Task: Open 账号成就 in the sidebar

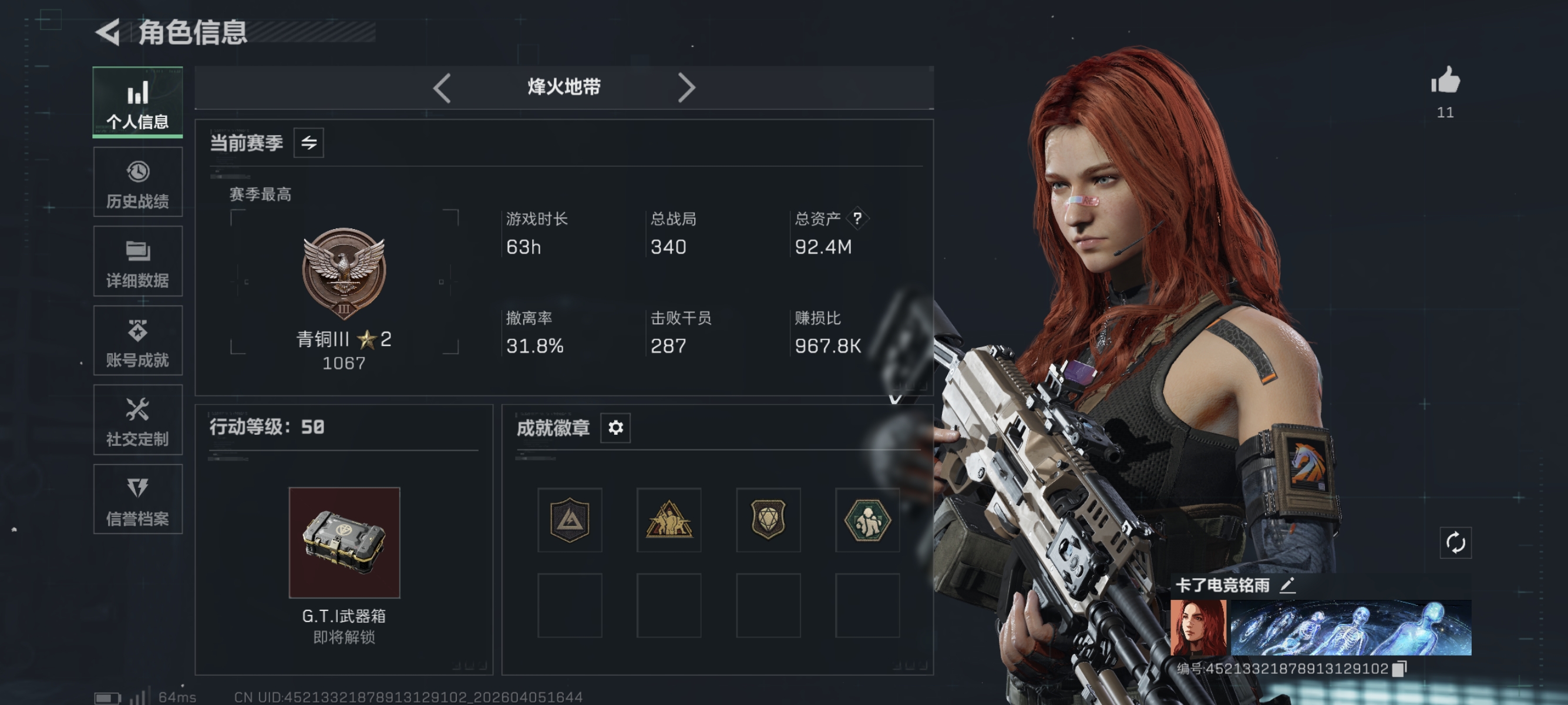Action: click(x=137, y=341)
